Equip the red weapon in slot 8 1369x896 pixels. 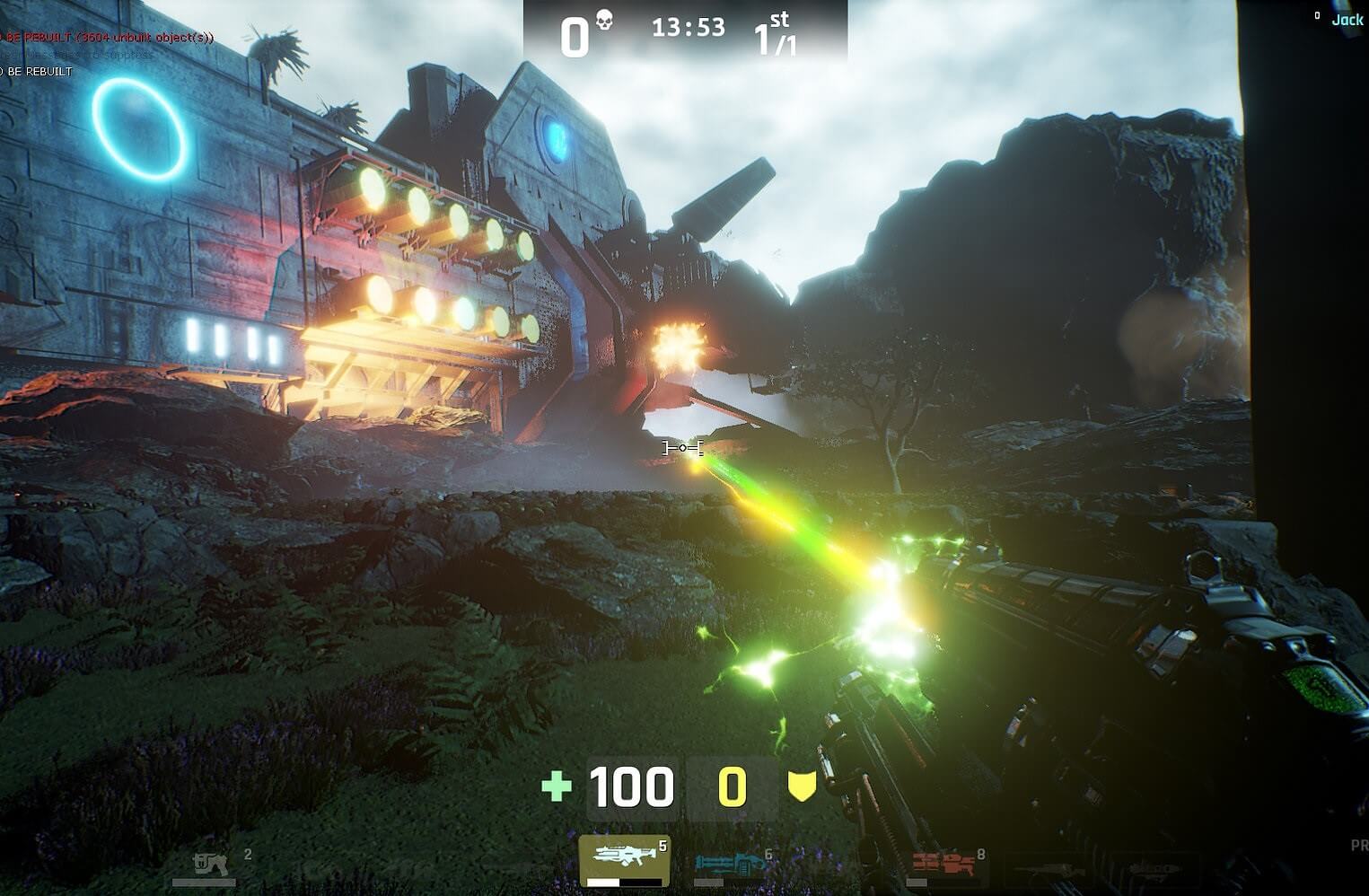[943, 865]
